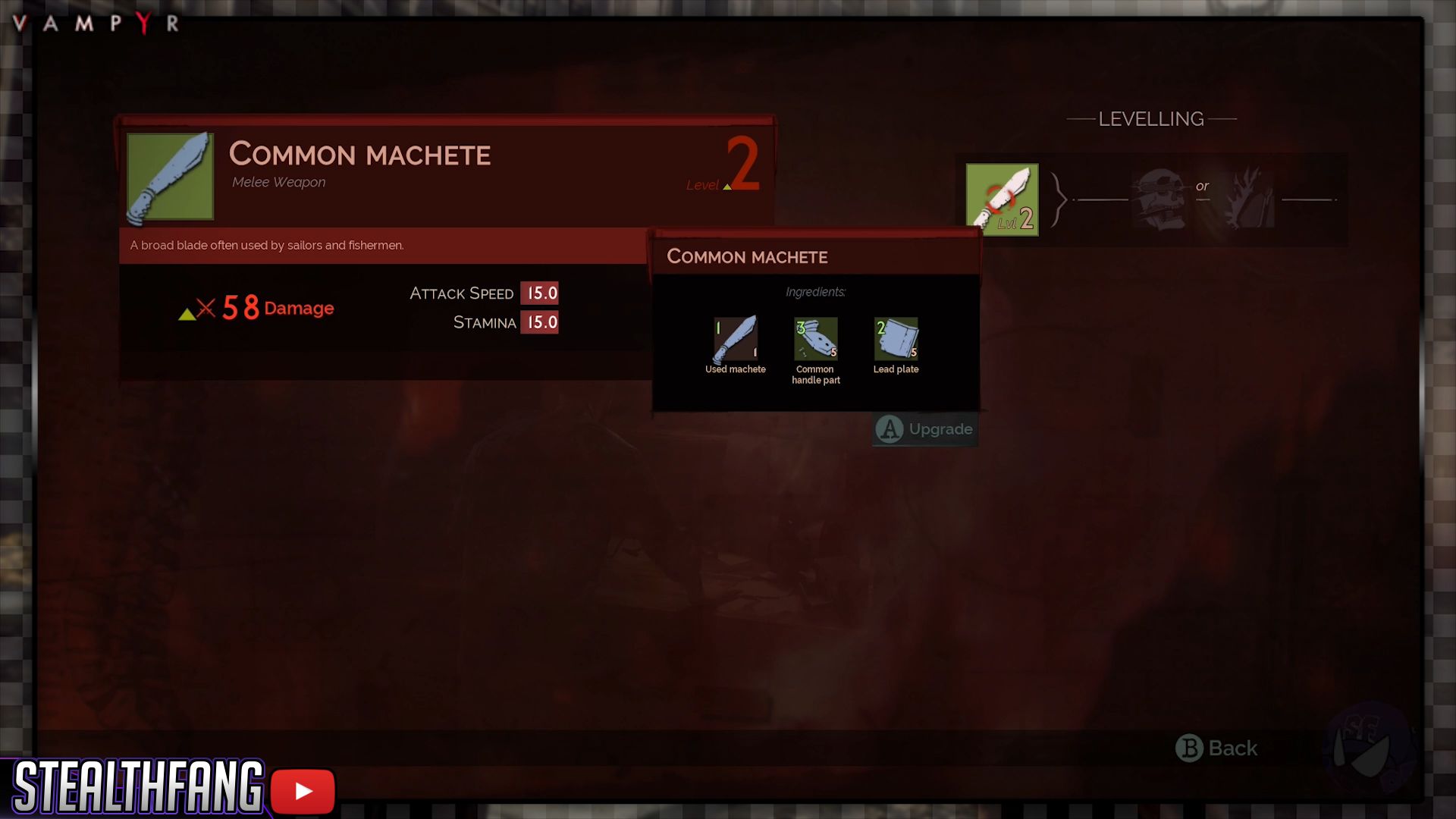
Task: Select the Common handle part ingredient
Action: coord(815,339)
